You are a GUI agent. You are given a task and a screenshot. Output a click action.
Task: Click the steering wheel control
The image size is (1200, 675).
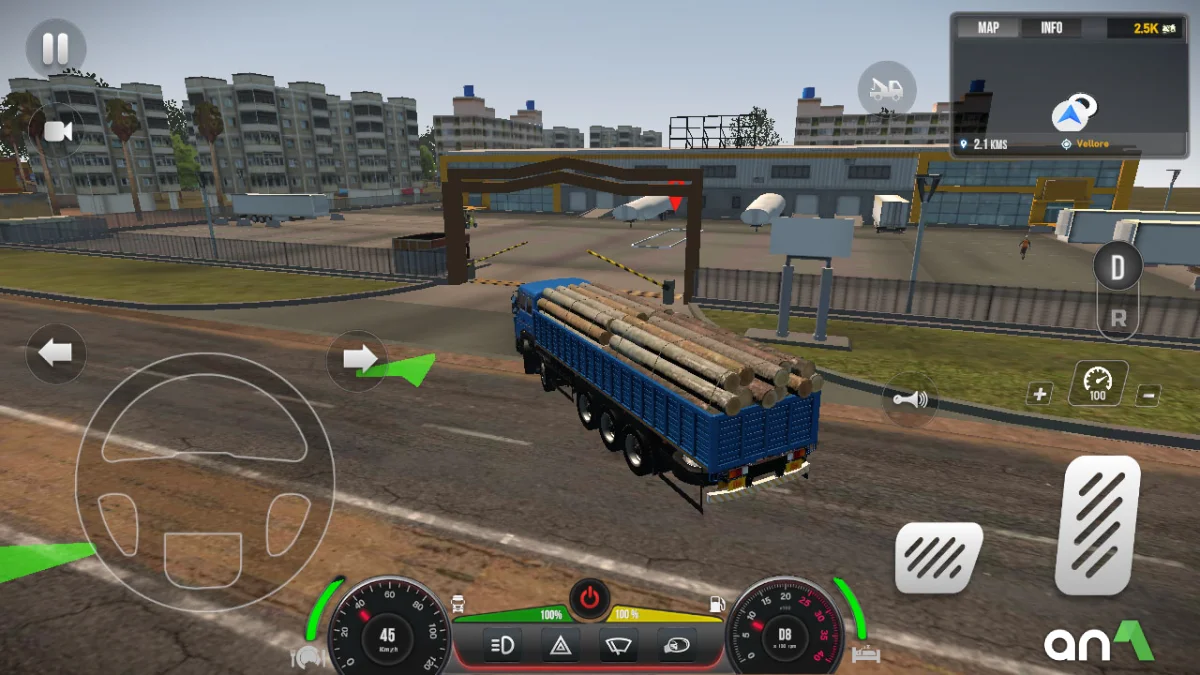click(x=204, y=482)
